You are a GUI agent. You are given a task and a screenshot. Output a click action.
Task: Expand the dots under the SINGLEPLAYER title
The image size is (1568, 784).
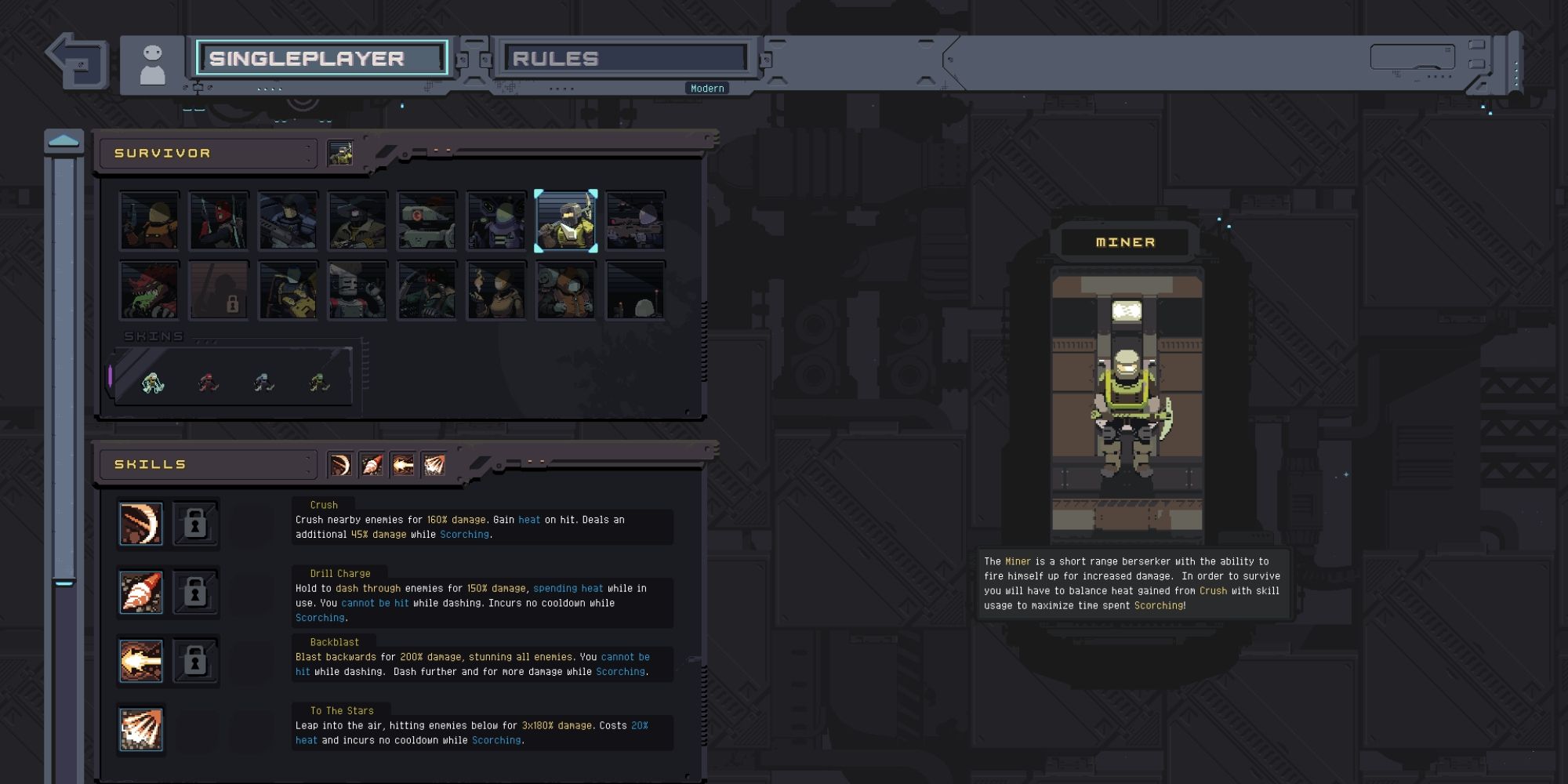coord(270,88)
